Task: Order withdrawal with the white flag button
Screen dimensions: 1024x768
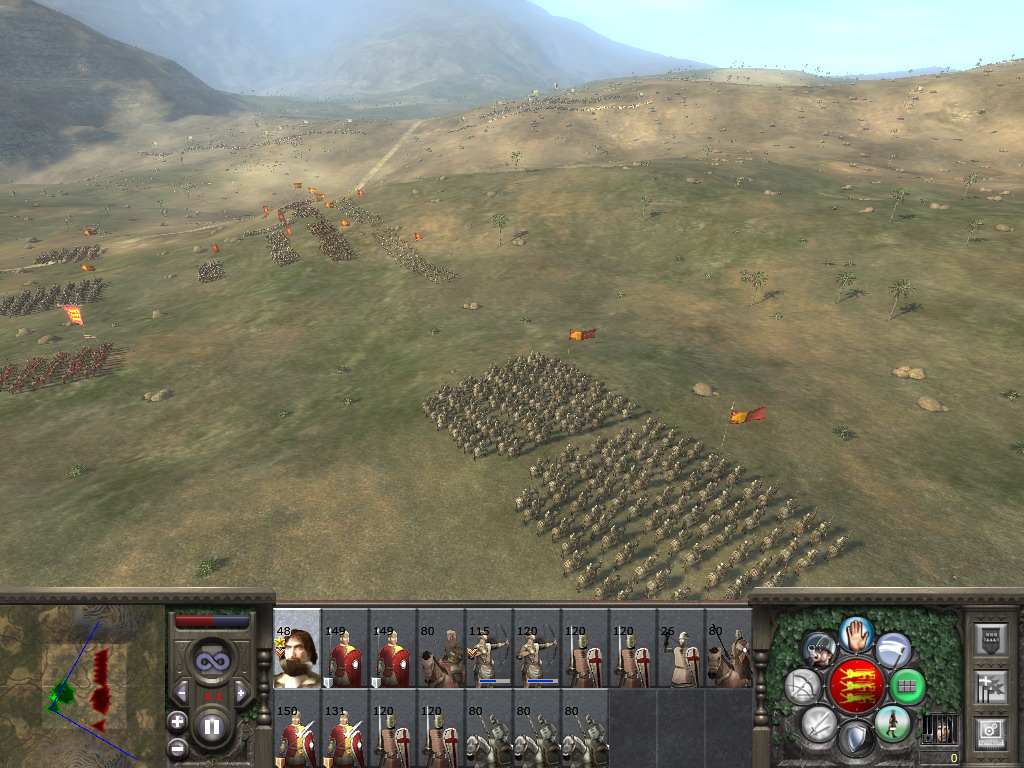Action: click(x=893, y=650)
